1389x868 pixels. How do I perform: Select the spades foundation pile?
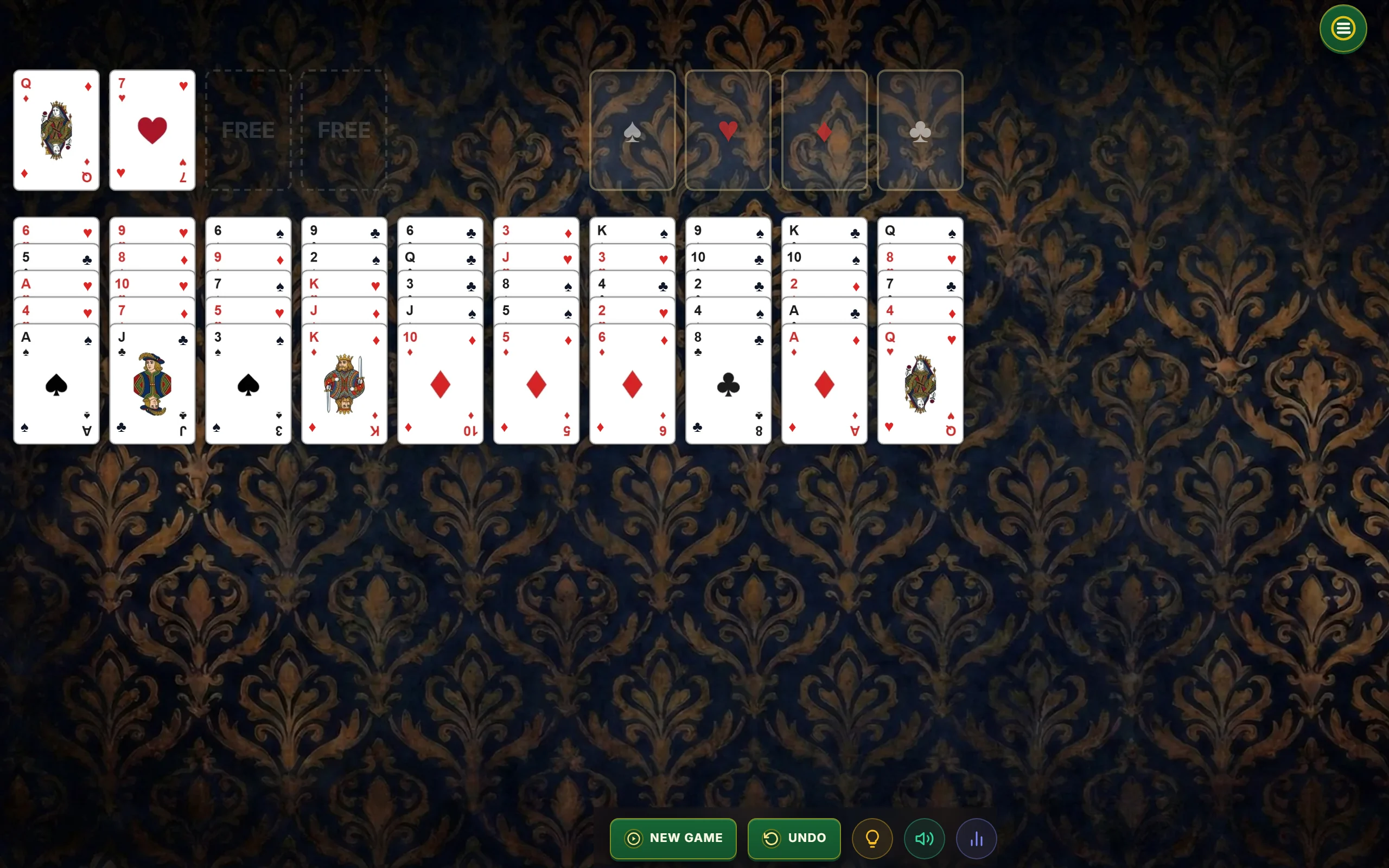[x=632, y=130]
